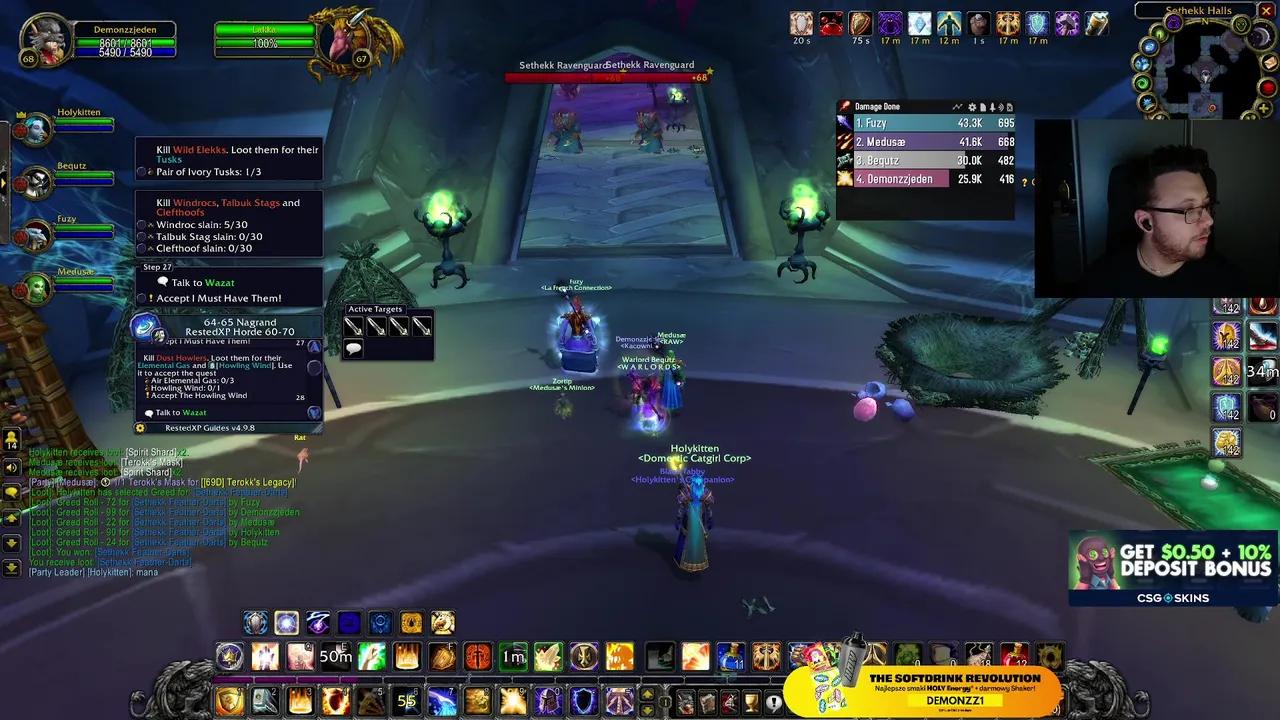Click an arrow target icon in Active Targets
1280x720 pixels.
click(x=354, y=326)
